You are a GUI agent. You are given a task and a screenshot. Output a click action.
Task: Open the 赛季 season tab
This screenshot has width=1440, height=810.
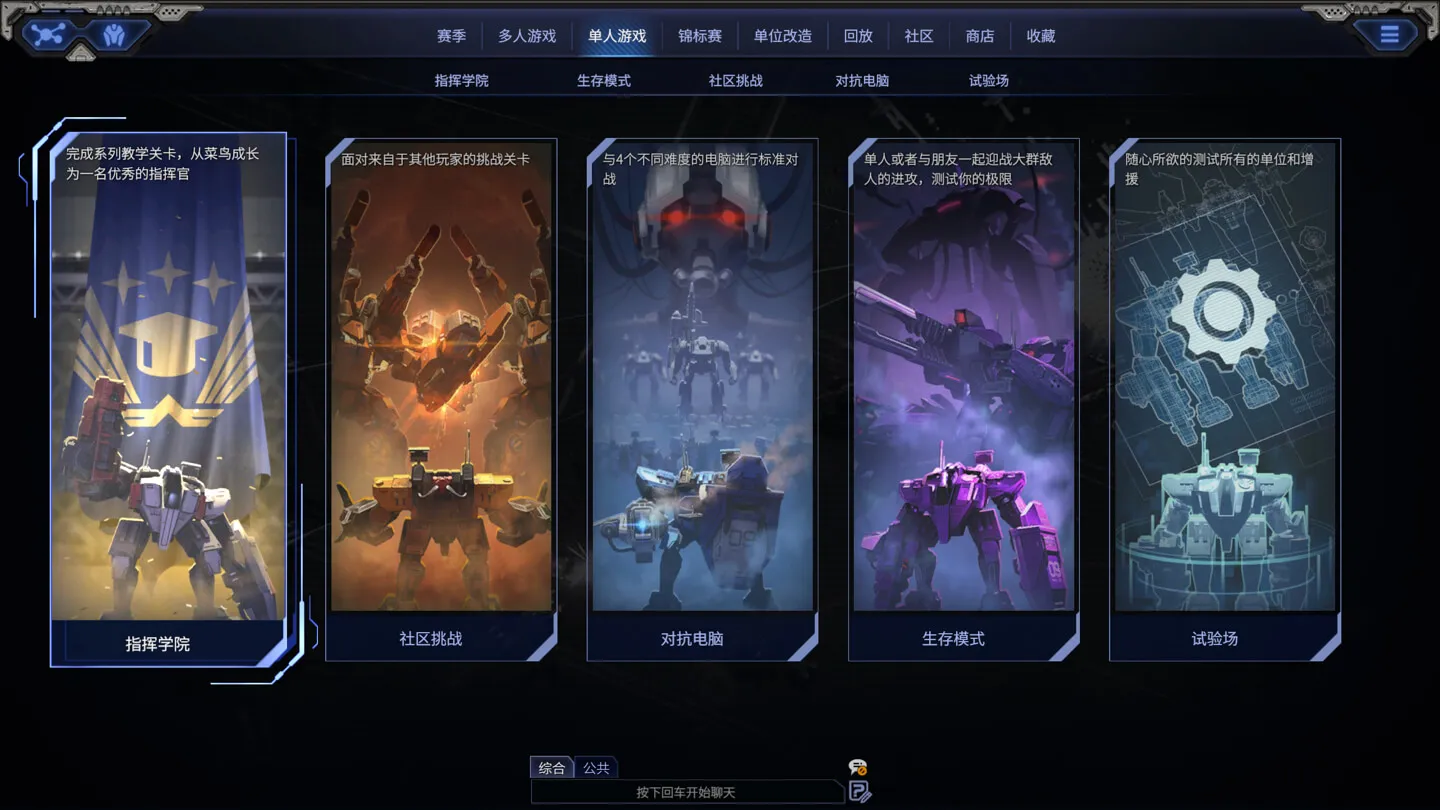tap(451, 36)
